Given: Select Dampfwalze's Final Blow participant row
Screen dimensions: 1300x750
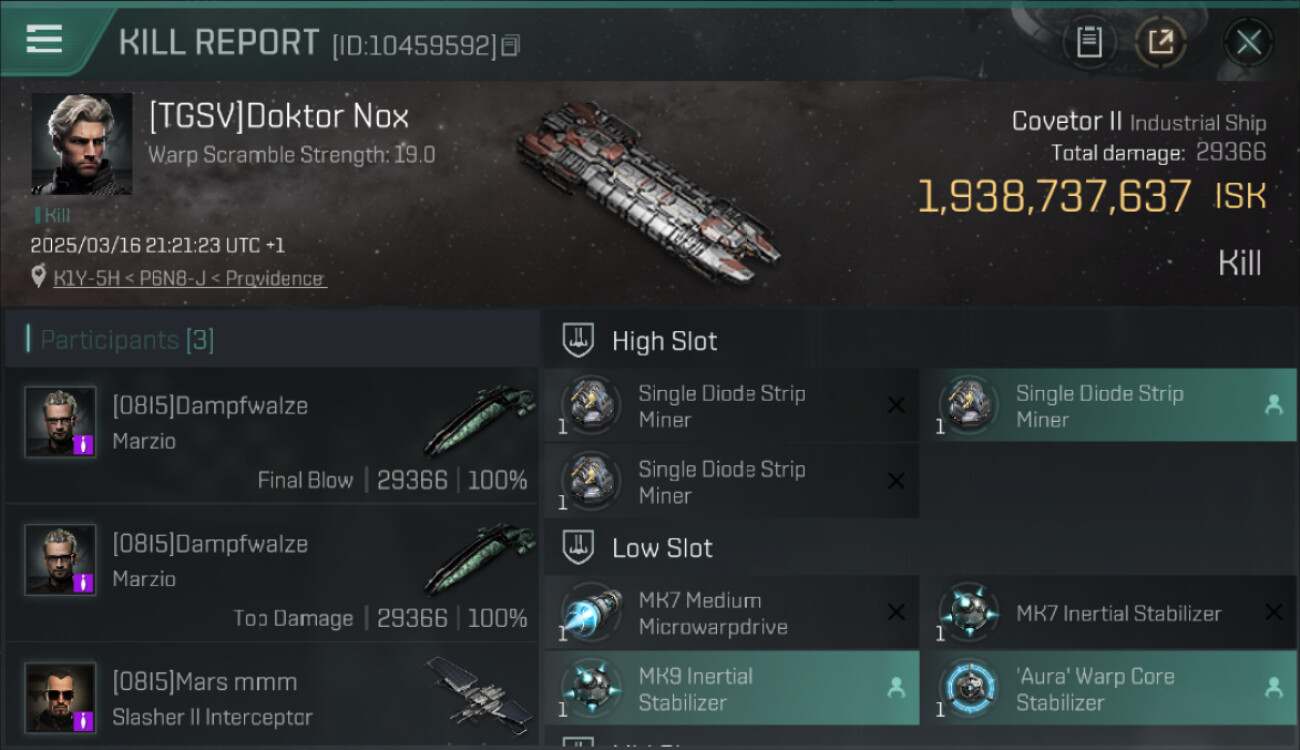Looking at the screenshot, I should pyautogui.click(x=272, y=436).
